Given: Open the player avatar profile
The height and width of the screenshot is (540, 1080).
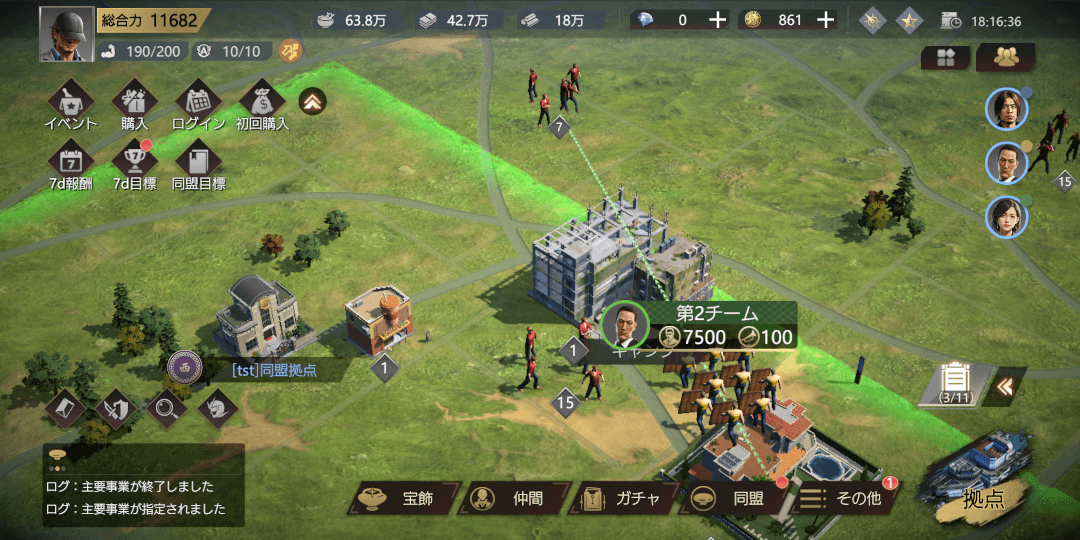Looking at the screenshot, I should 66,35.
